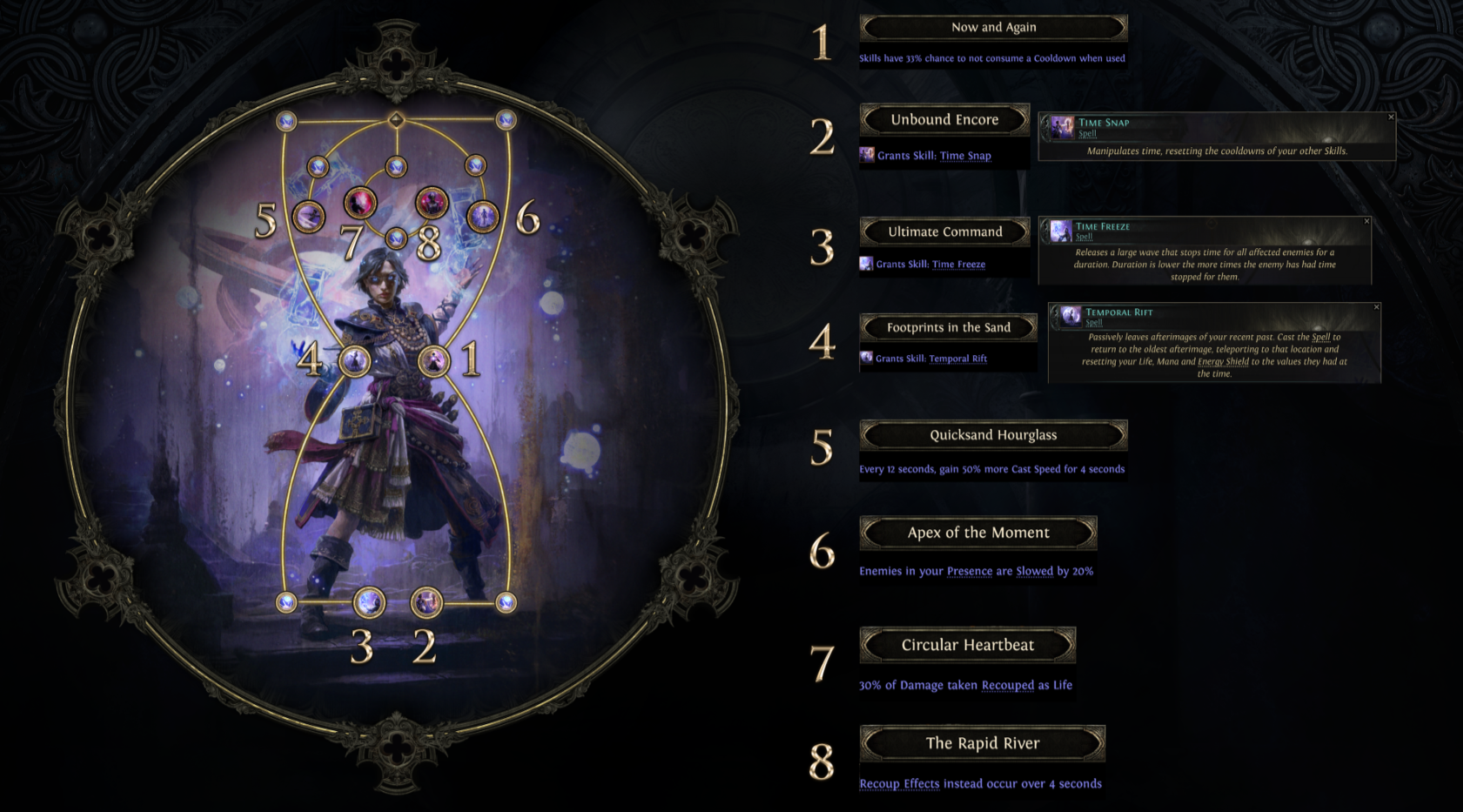Allocate The Rapid River node numbered 8
This screenshot has height=812, width=1463.
click(x=431, y=203)
